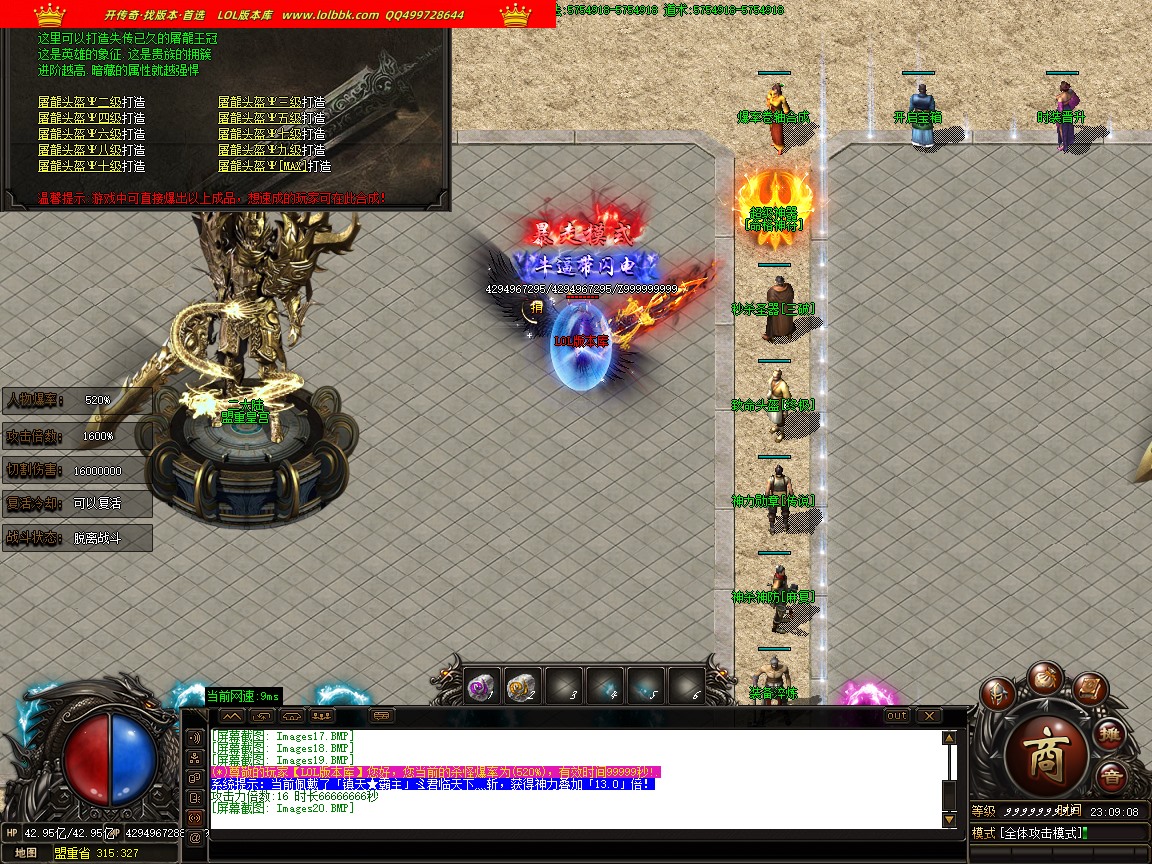Pick the 屠龍头盔 五级 forging link

pyautogui.click(x=271, y=118)
